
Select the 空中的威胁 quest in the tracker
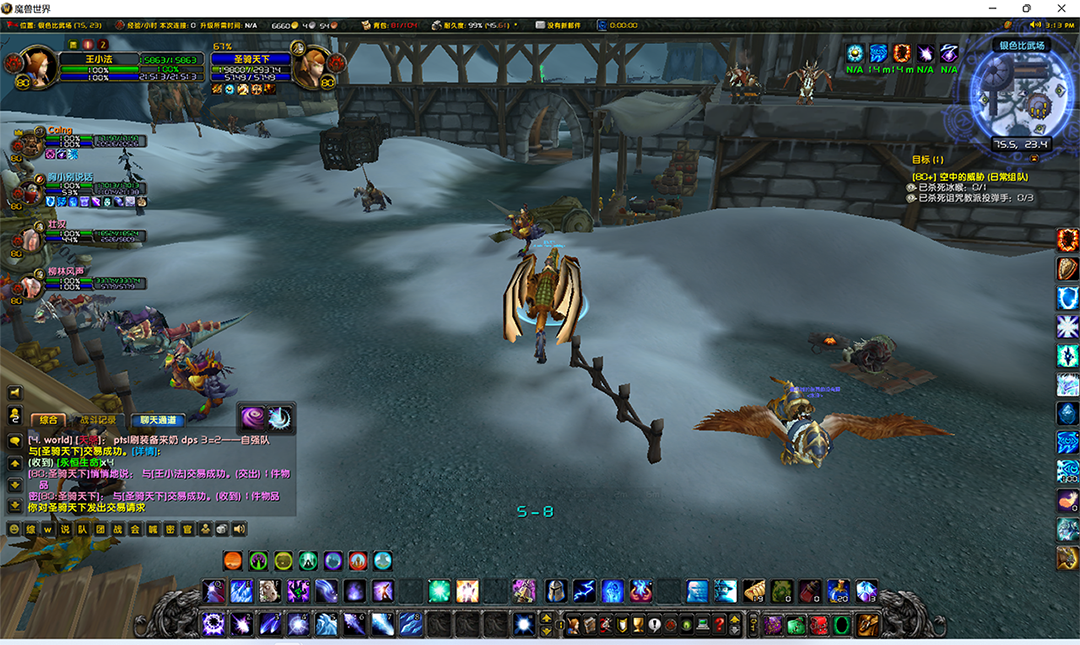point(970,177)
